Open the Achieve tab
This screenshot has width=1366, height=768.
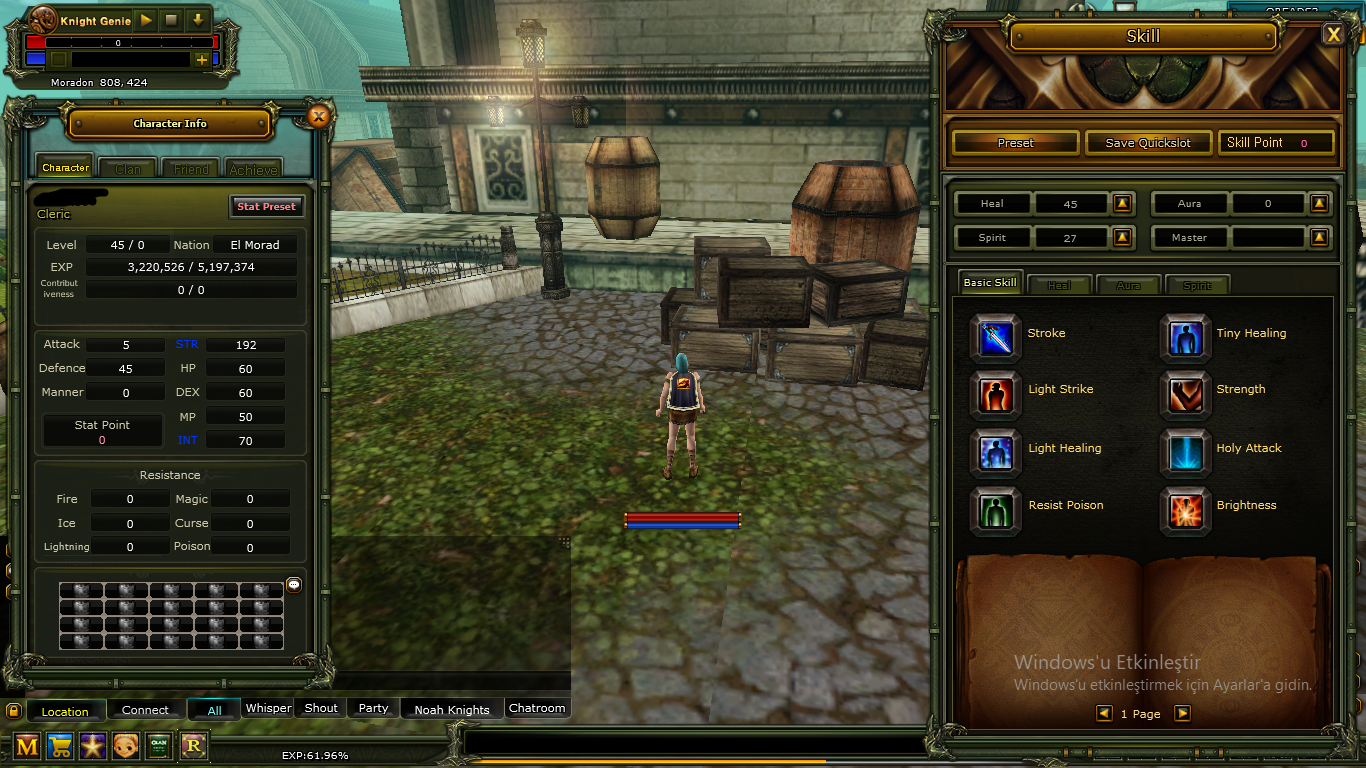click(x=254, y=169)
